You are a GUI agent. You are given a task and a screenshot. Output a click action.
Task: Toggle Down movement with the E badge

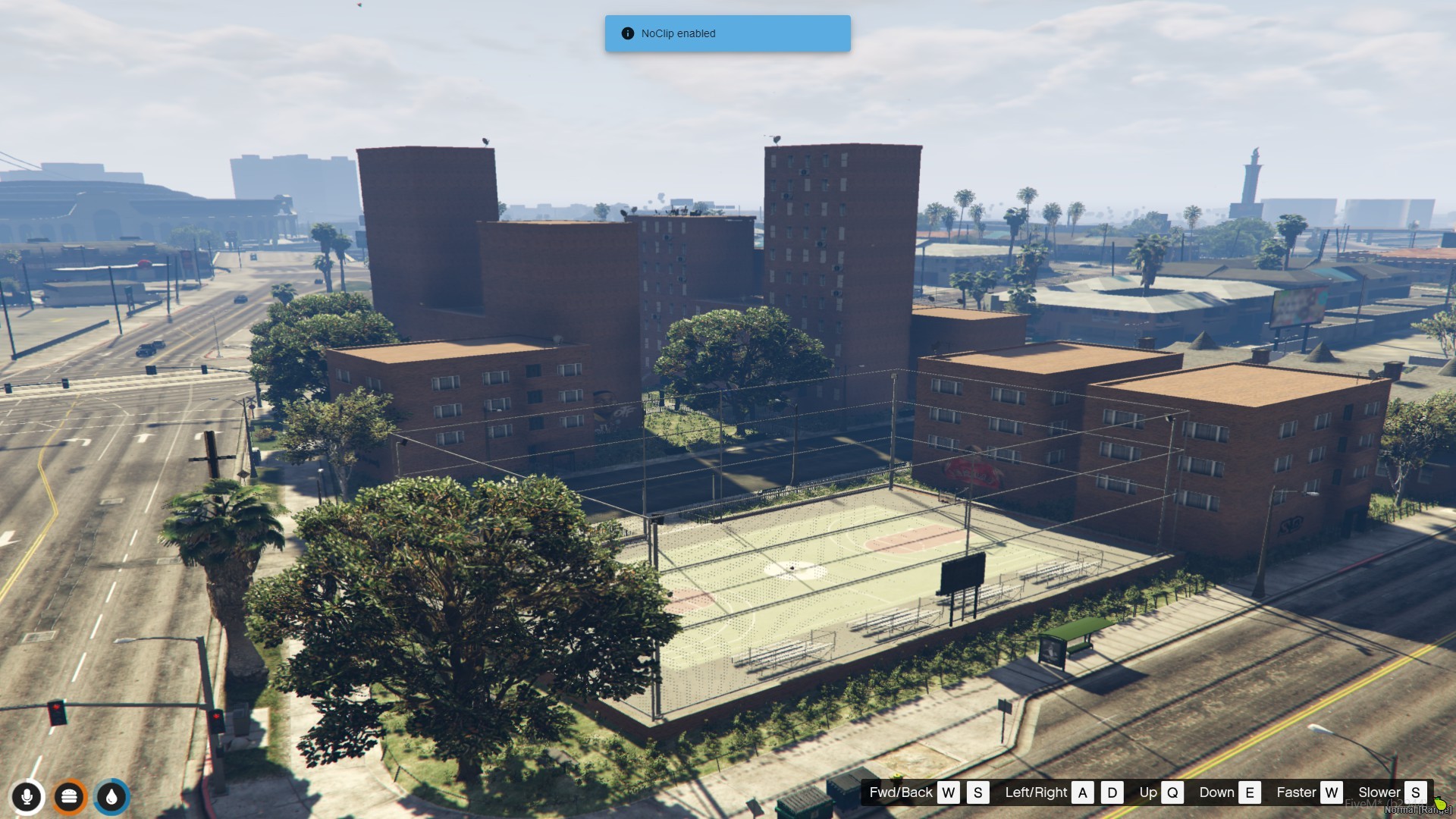[1249, 792]
